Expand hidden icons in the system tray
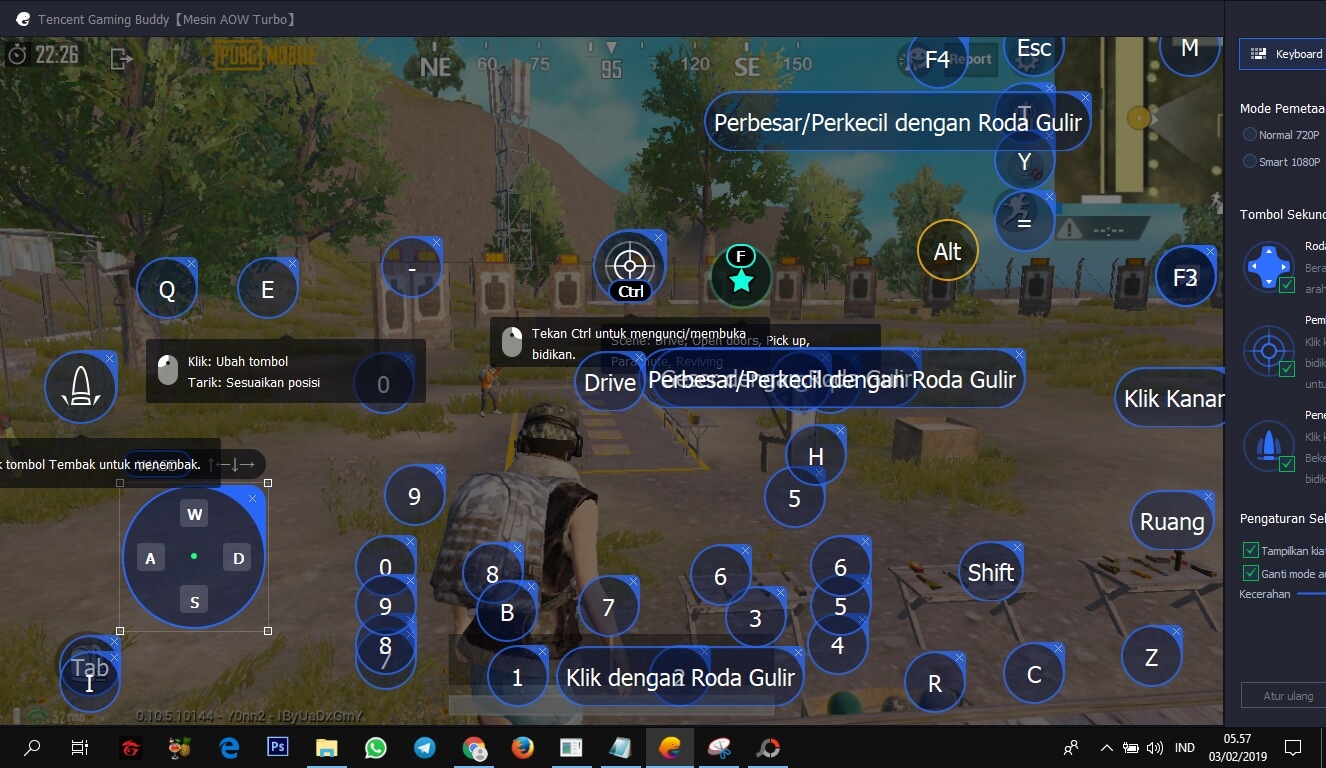 pyautogui.click(x=1106, y=747)
